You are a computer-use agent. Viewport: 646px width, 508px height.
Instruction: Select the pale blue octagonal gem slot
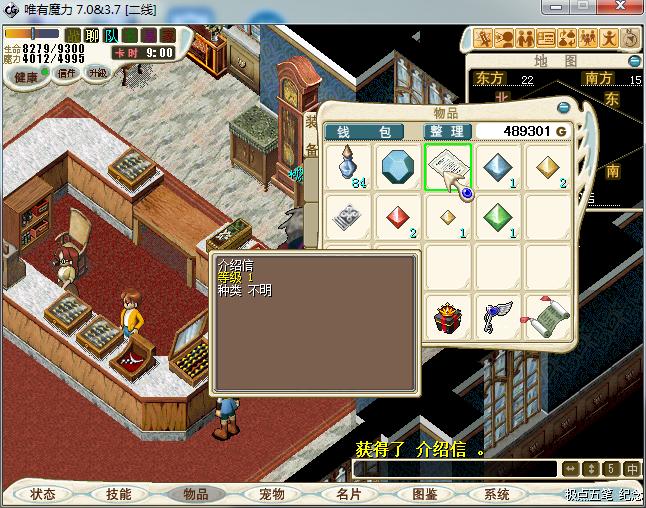399,166
